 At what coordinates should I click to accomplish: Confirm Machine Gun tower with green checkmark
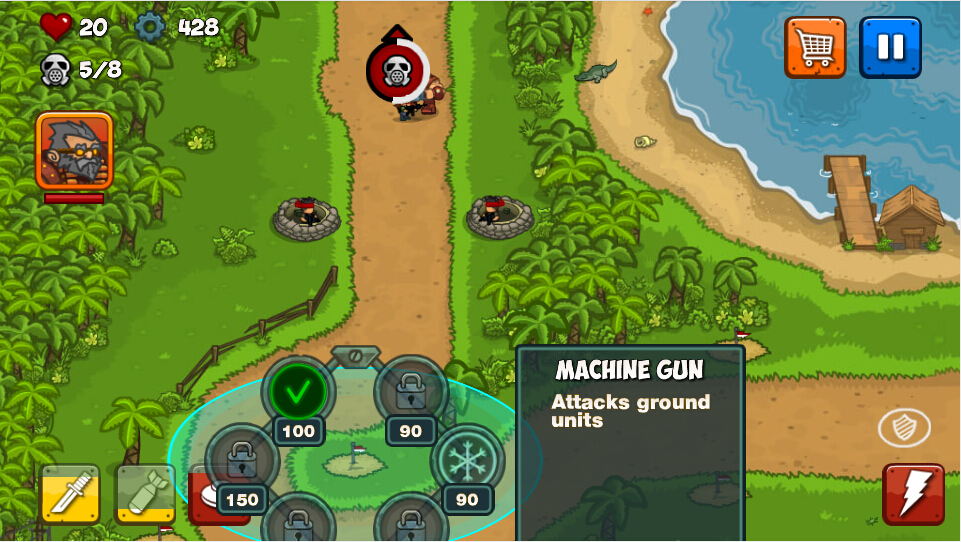(x=298, y=392)
